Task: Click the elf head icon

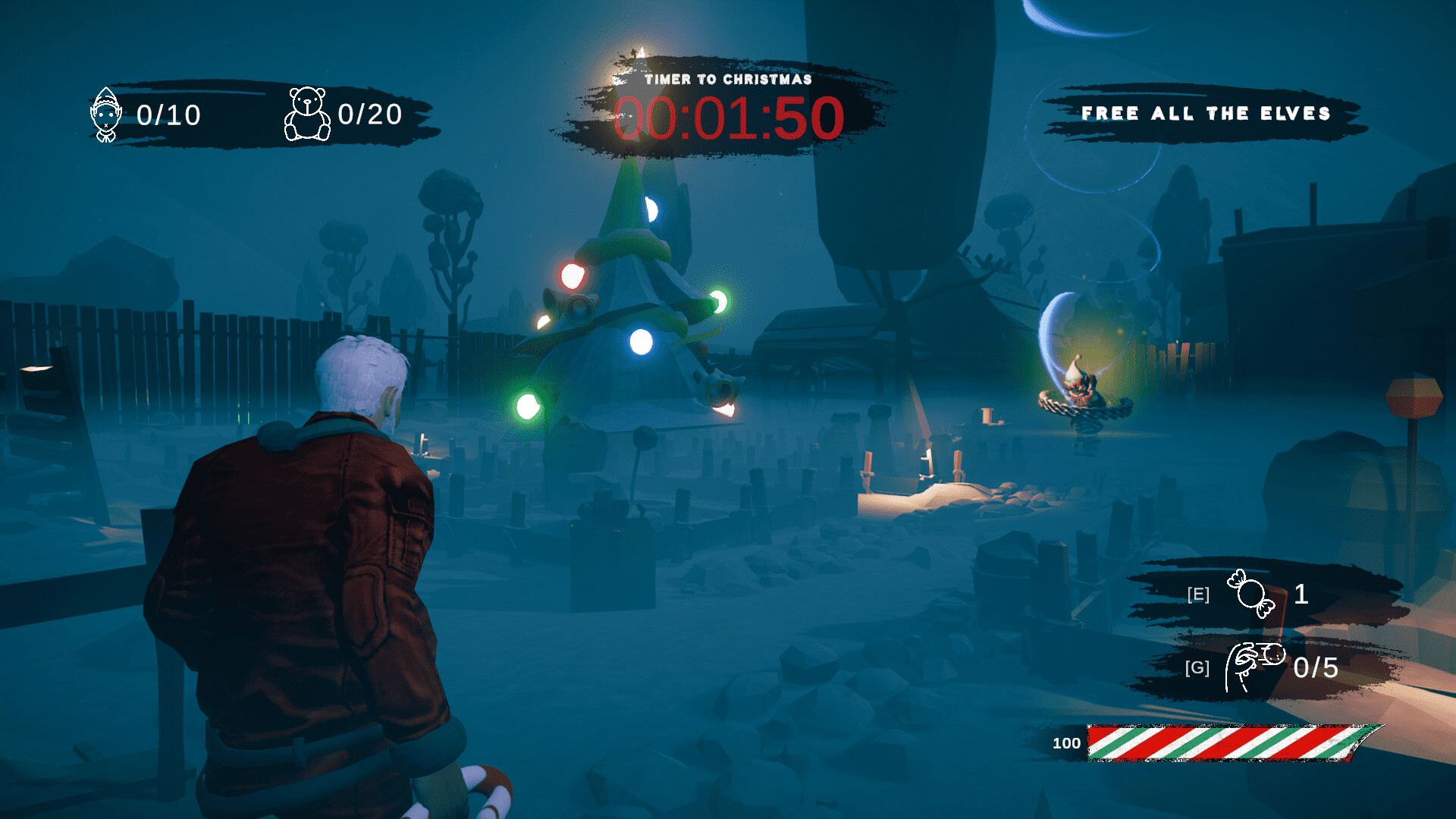Action: pos(106,115)
